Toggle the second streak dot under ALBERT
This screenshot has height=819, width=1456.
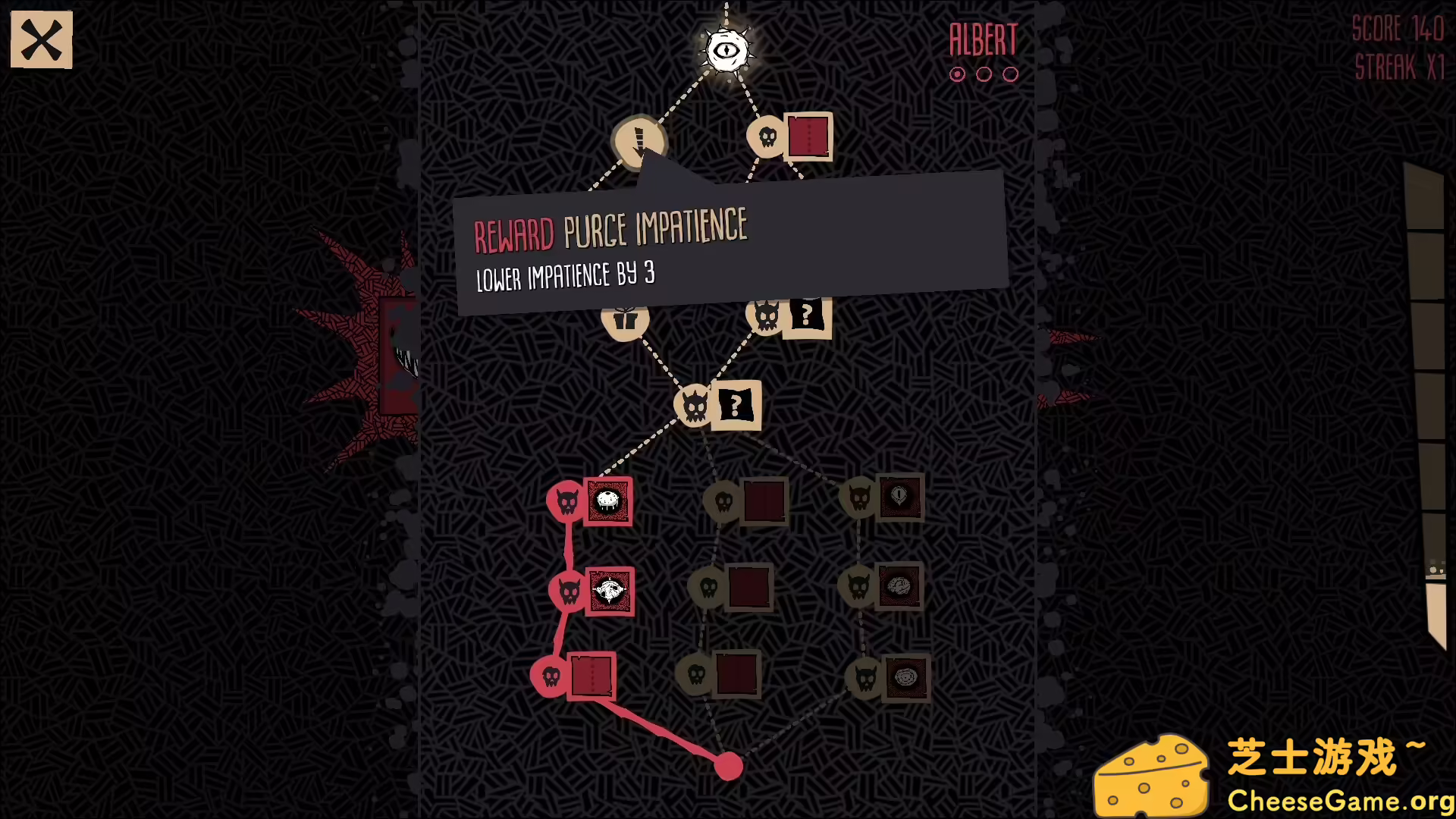tap(984, 74)
